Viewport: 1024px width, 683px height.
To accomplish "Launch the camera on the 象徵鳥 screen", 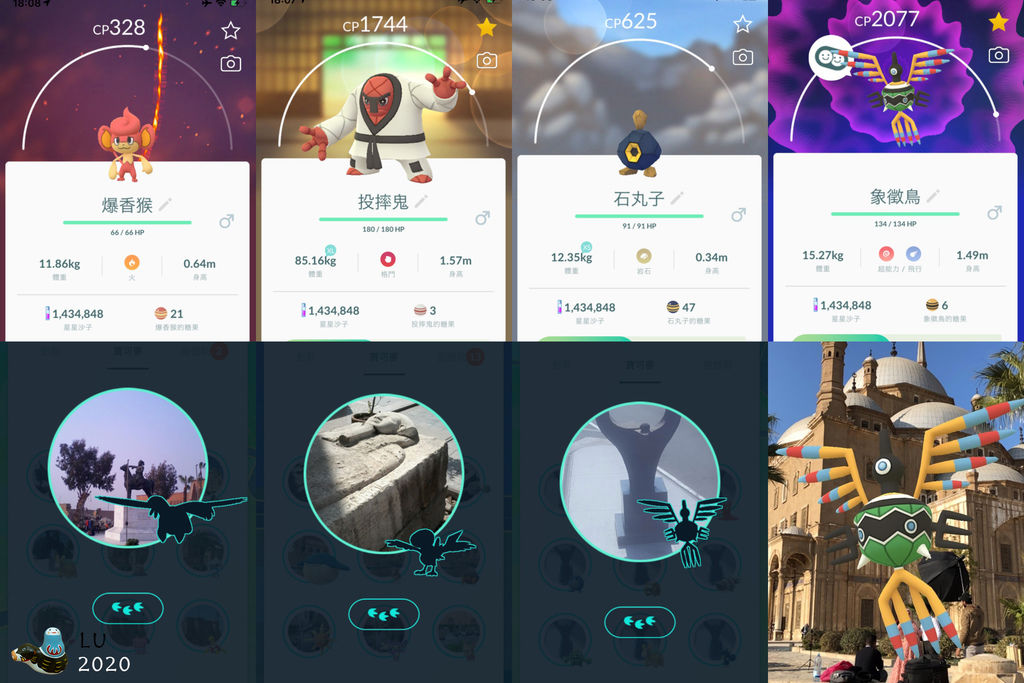I will pyautogui.click(x=998, y=55).
